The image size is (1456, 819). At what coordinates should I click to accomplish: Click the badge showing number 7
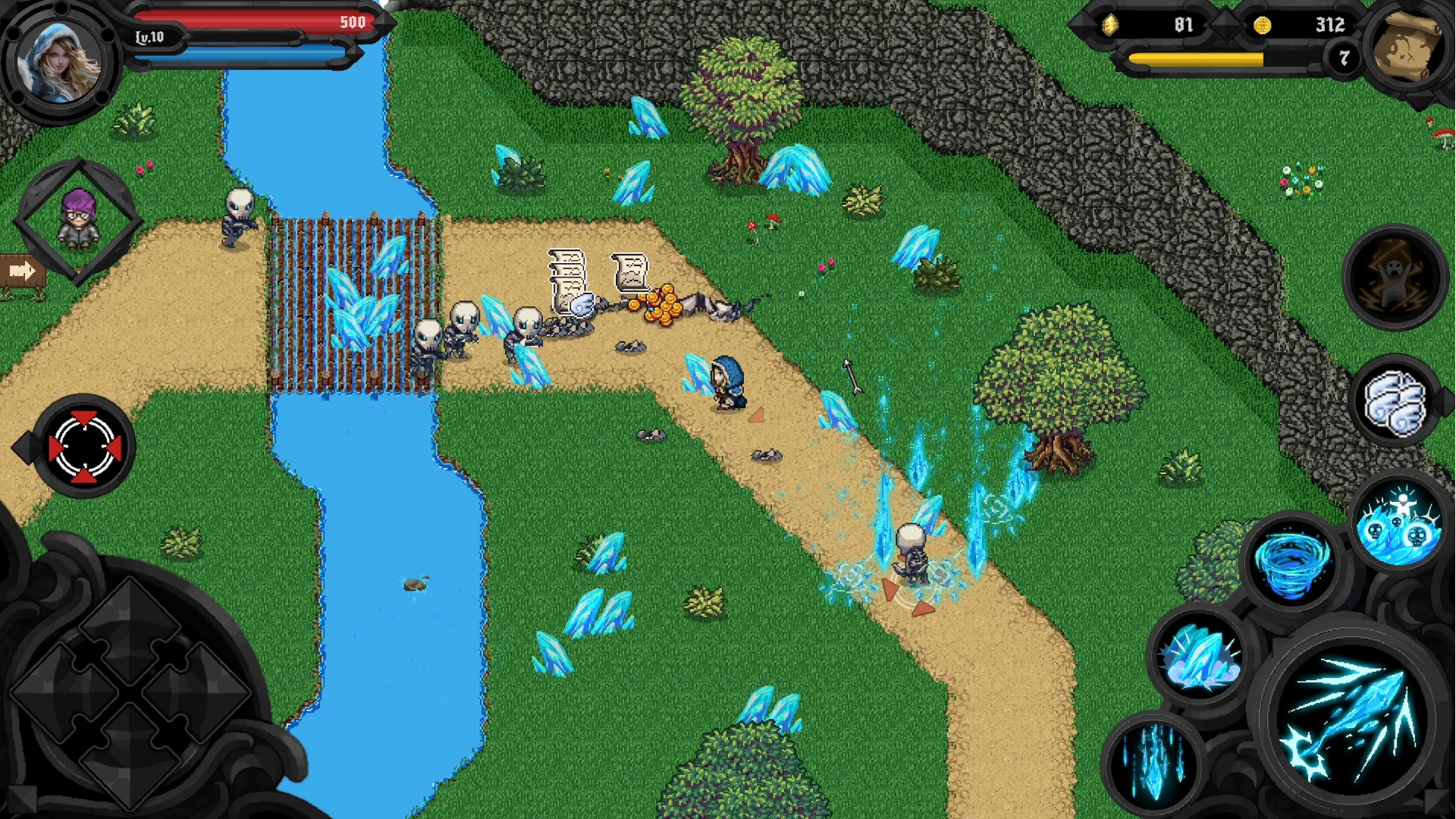coord(1345,57)
